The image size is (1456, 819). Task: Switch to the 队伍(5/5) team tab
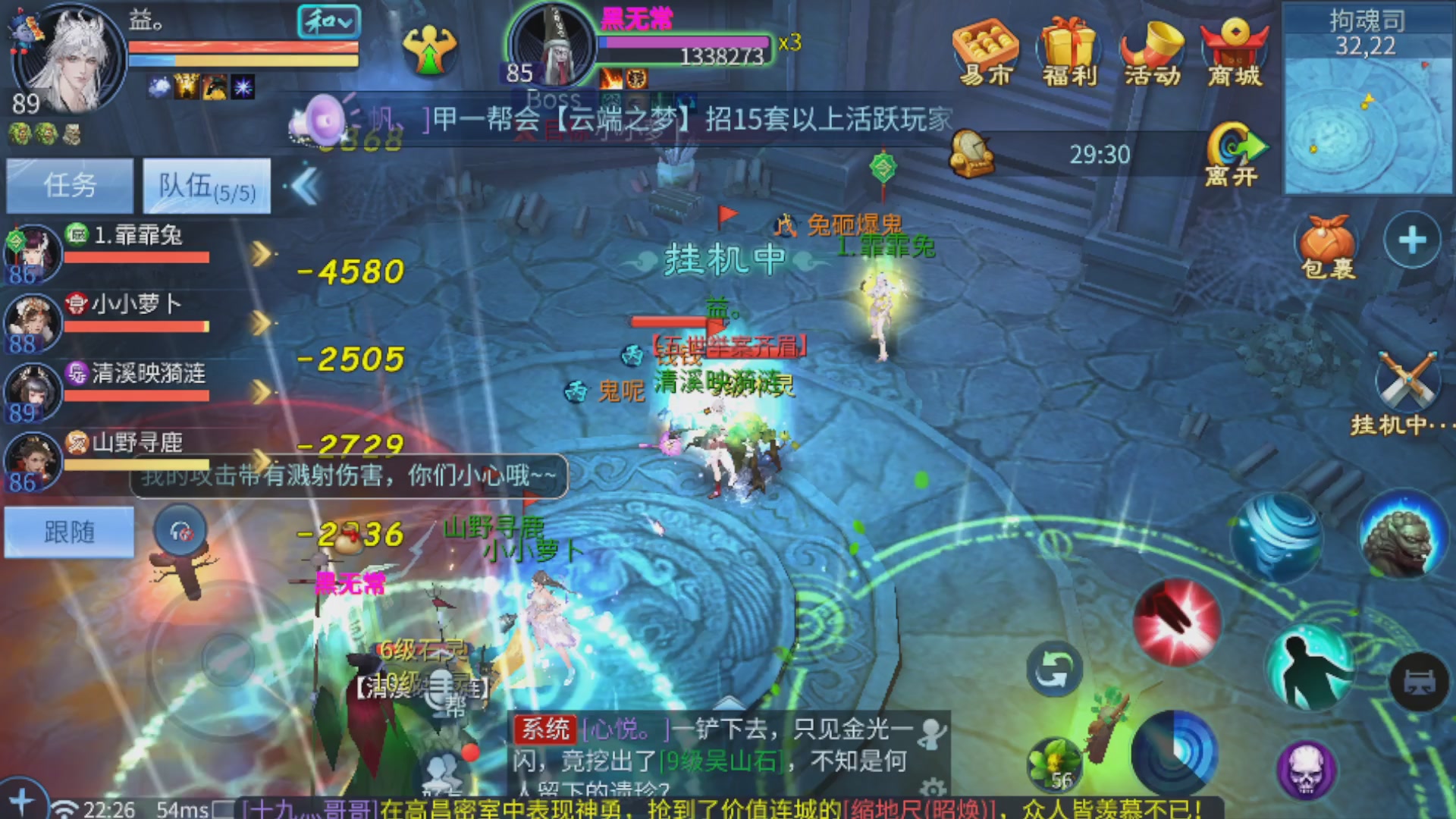tap(206, 184)
